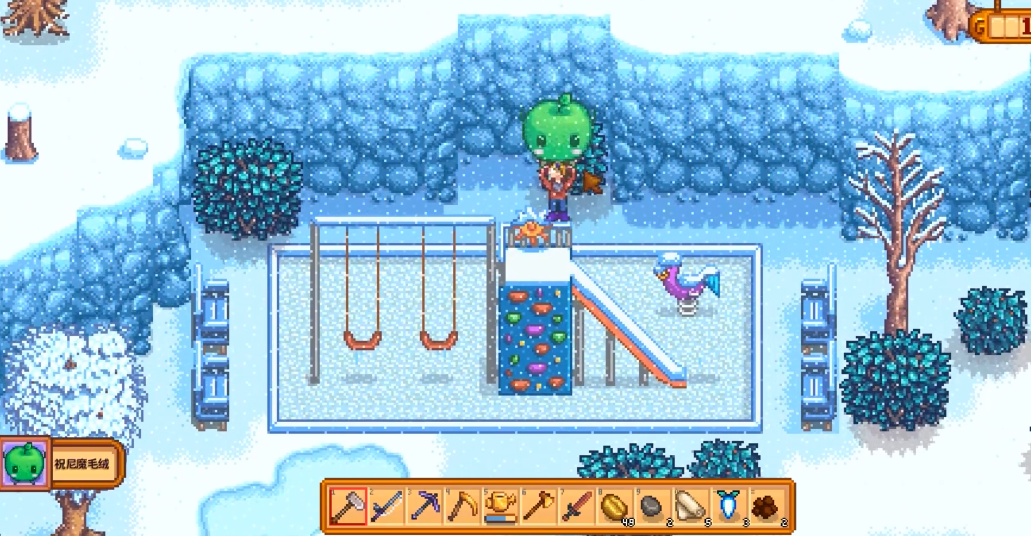Image resolution: width=1031 pixels, height=536 pixels.
Task: Select the grey stone slot
Action: point(652,505)
